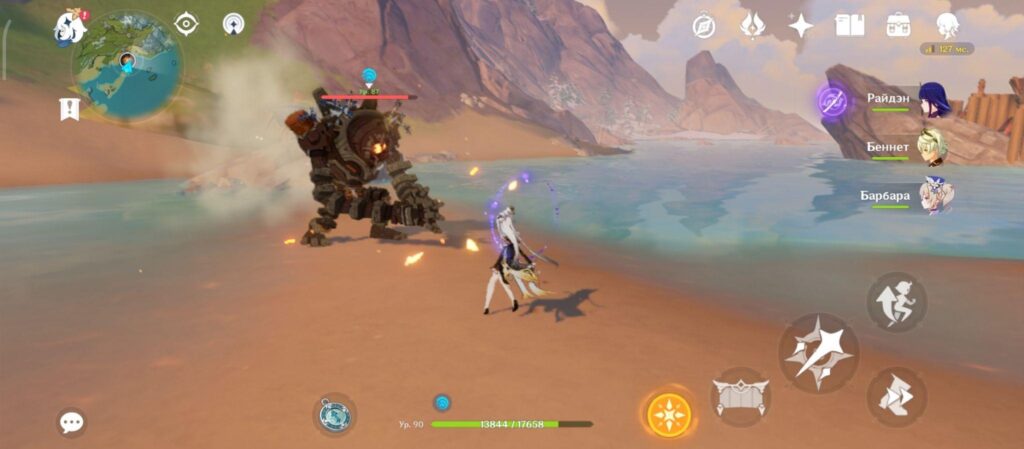Open the compass events icon

click(x=704, y=26)
